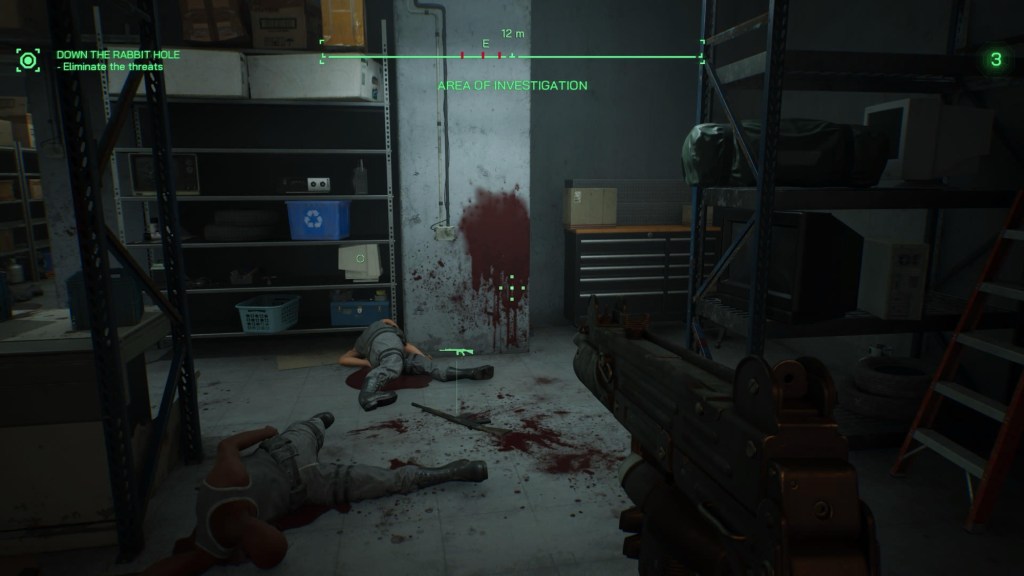
Task: Click the compass bar heading strip
Action: pyautogui.click(x=512, y=56)
